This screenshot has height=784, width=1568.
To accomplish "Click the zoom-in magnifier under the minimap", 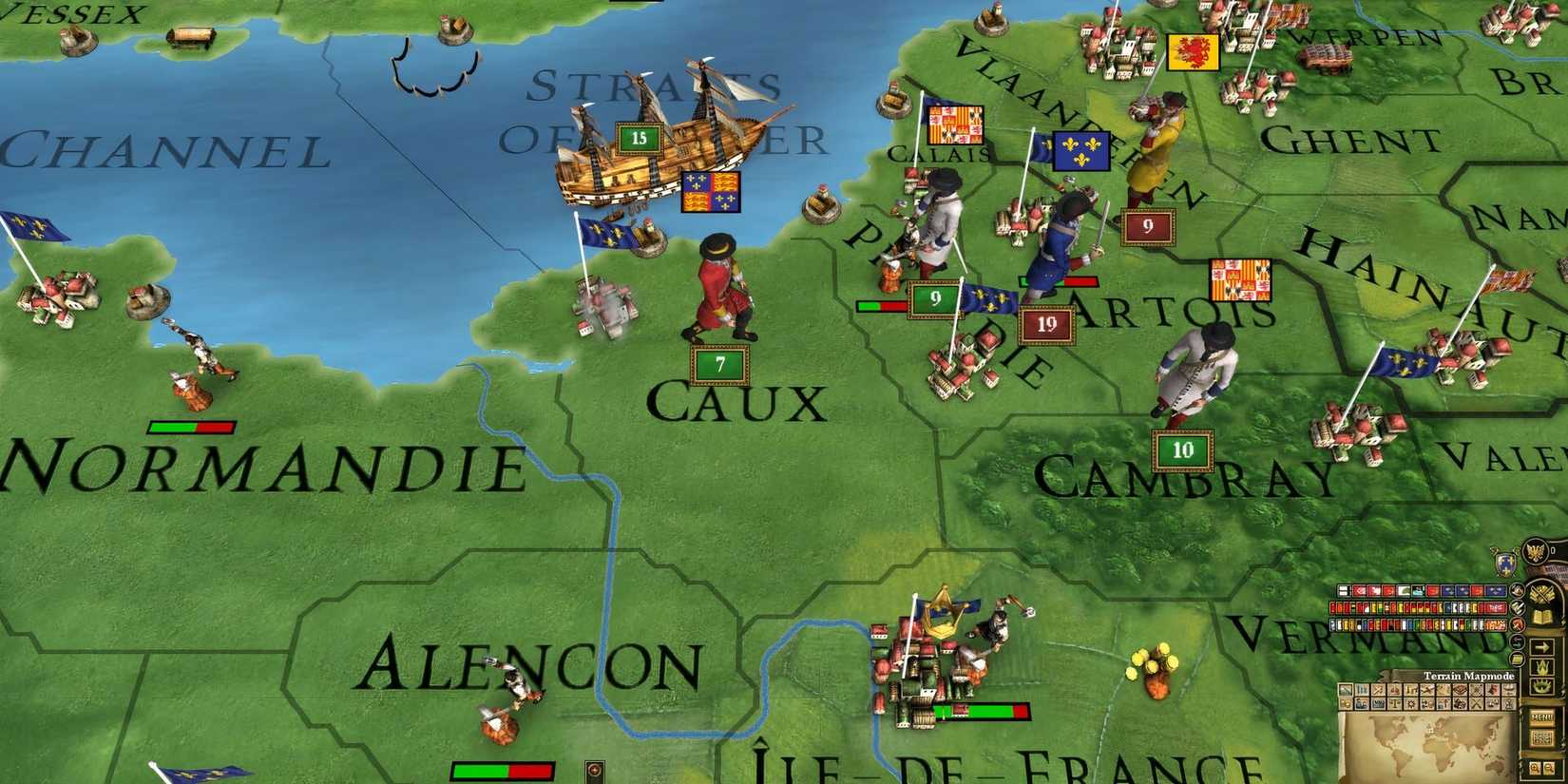I will 1536,768.
